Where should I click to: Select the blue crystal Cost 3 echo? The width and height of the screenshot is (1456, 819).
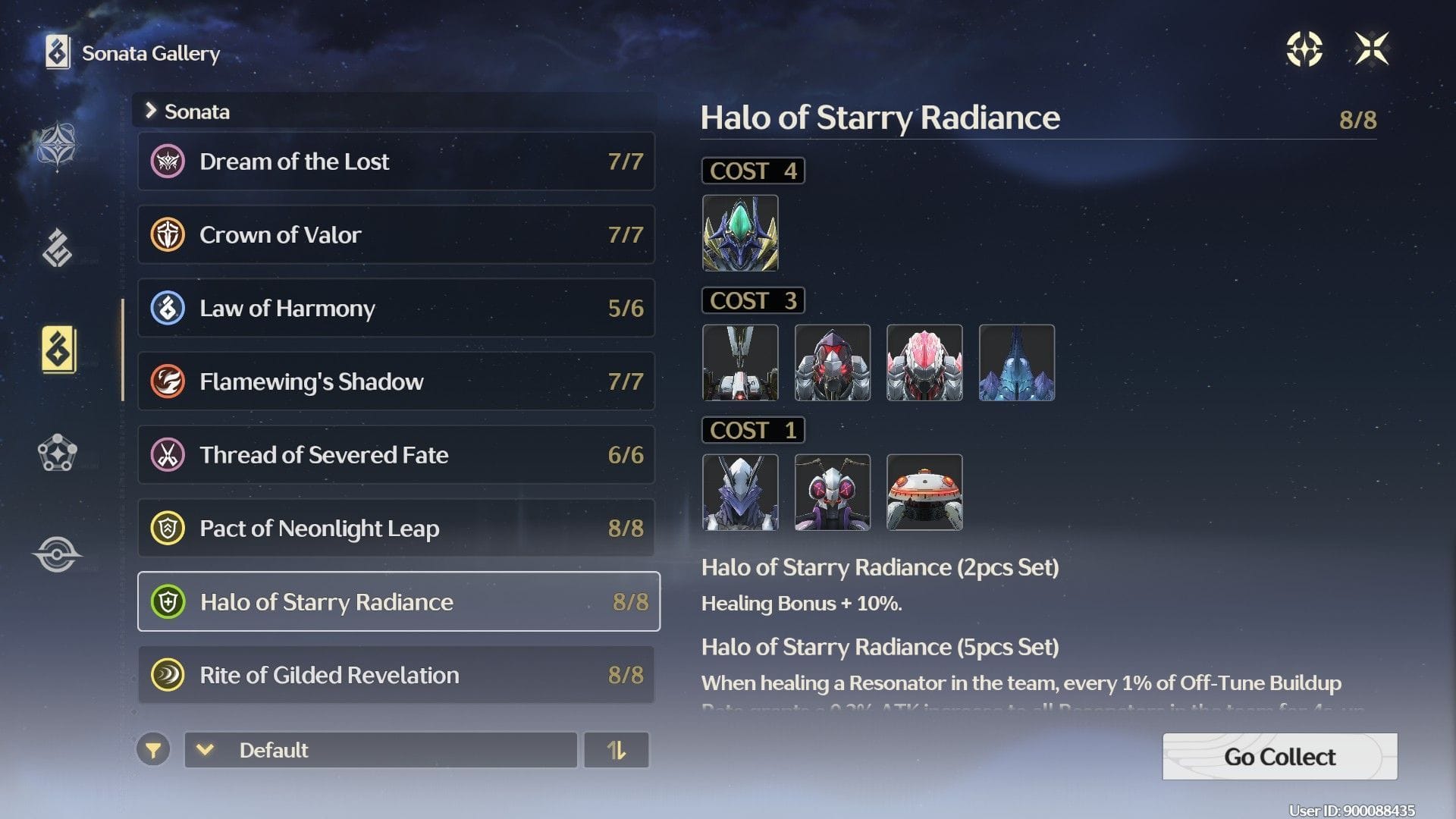click(1016, 362)
